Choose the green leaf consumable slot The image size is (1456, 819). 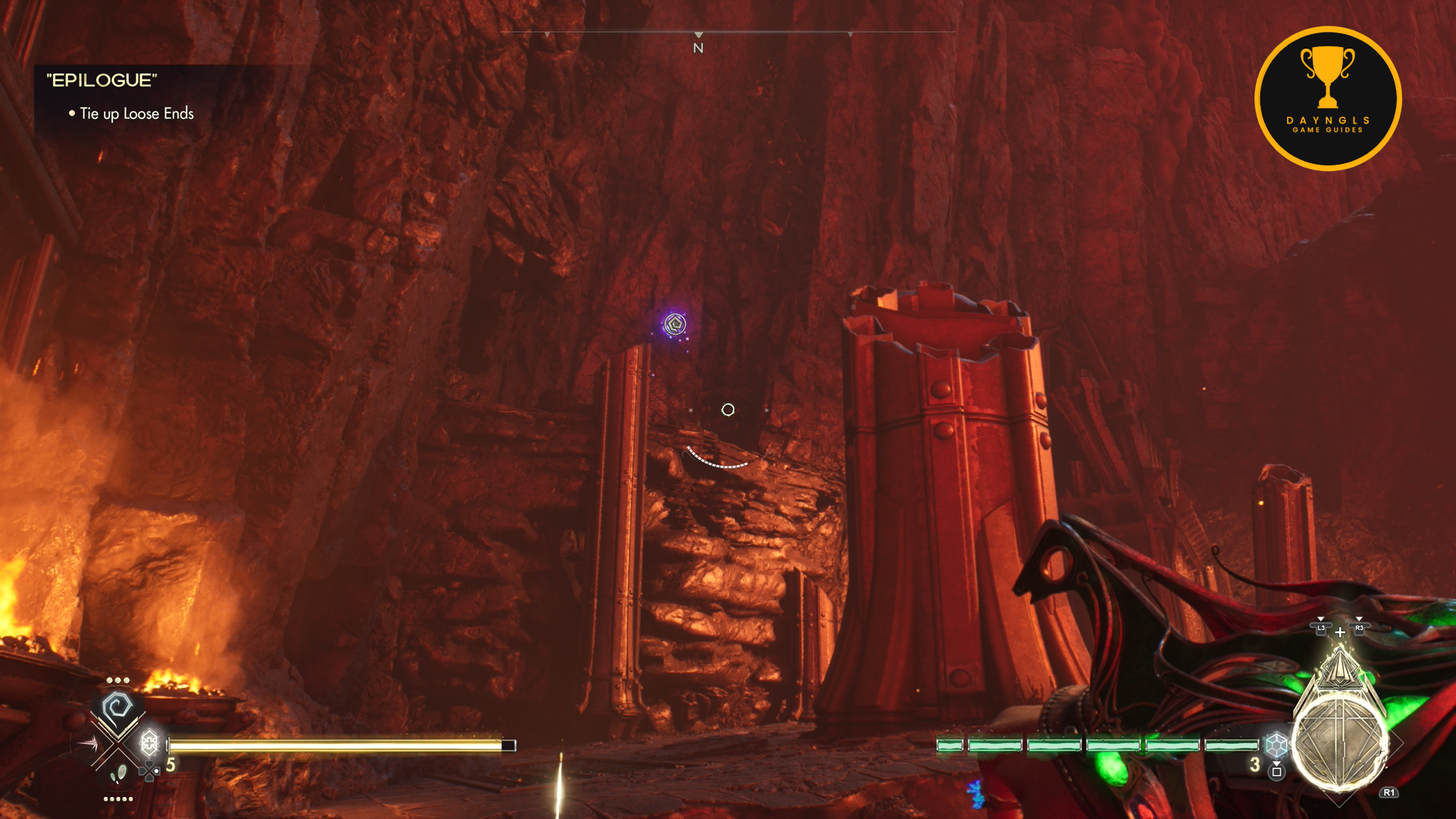118,774
